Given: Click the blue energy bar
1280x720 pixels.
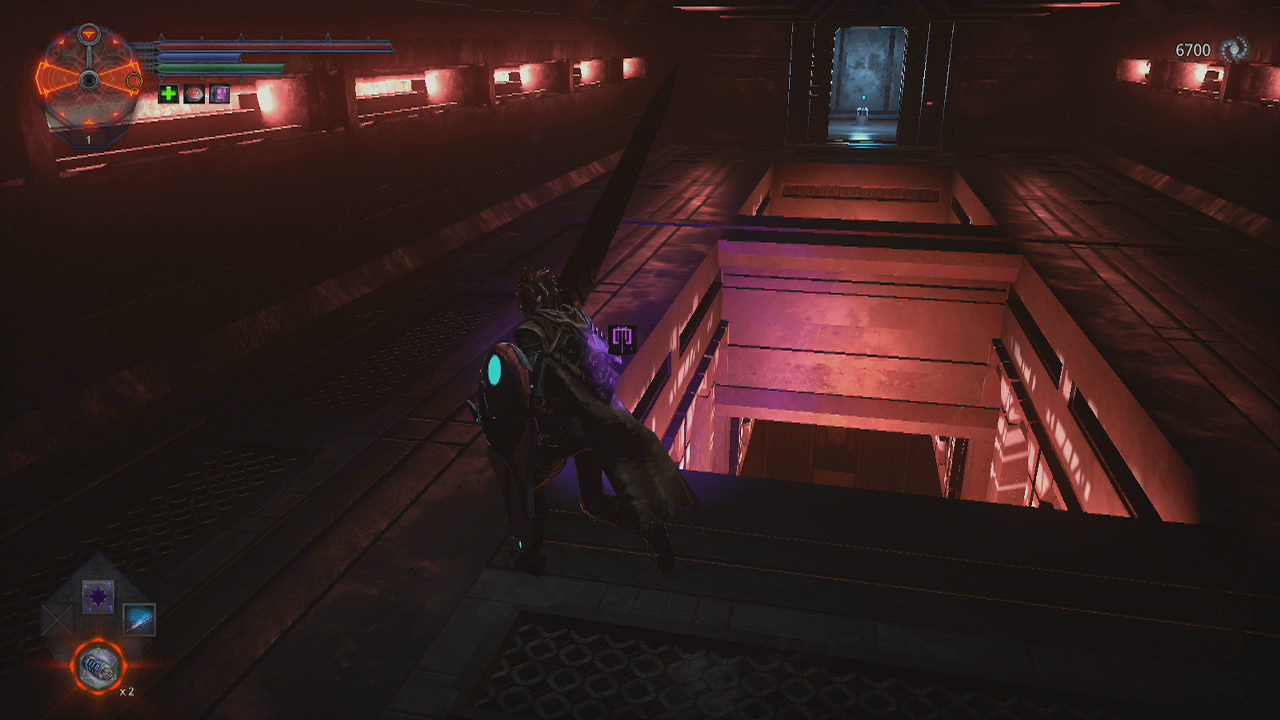Looking at the screenshot, I should (x=200, y=57).
